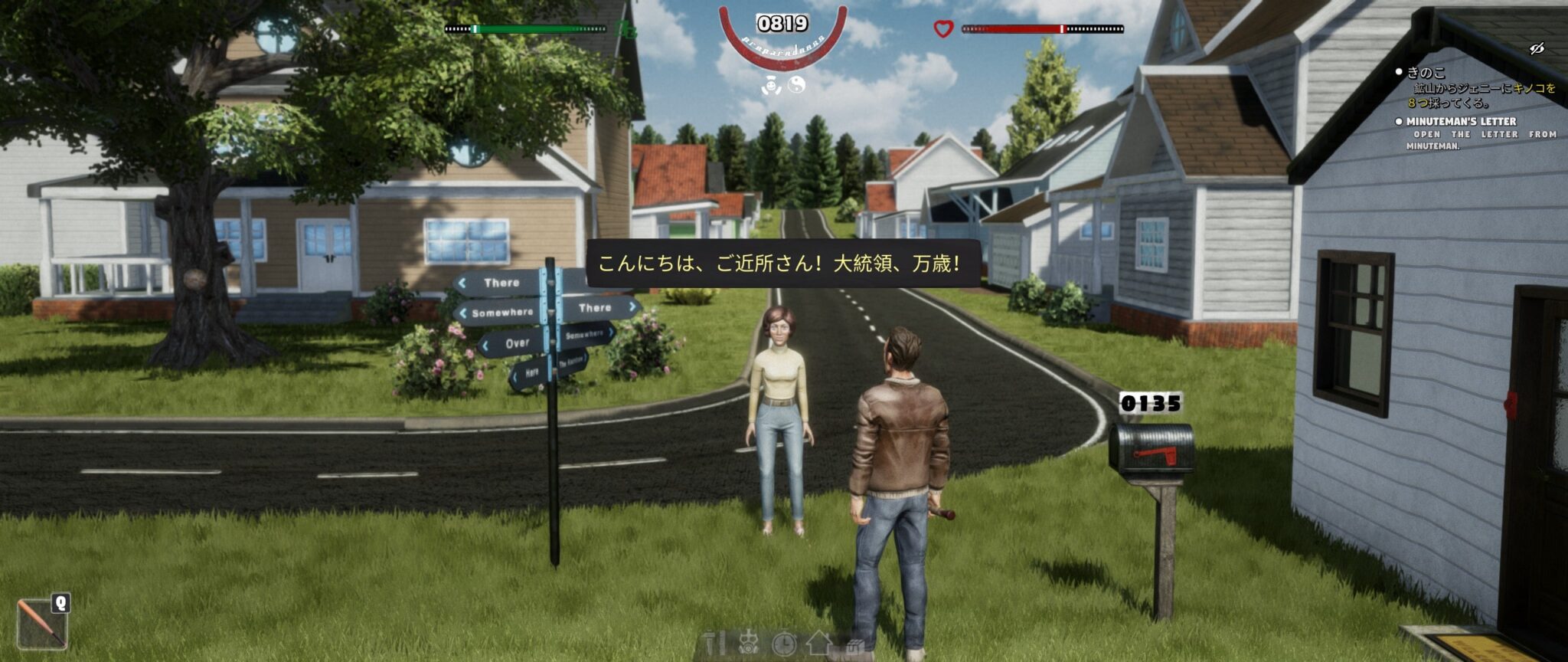Toggle quest tracker visibility with eye icon

(x=1536, y=49)
